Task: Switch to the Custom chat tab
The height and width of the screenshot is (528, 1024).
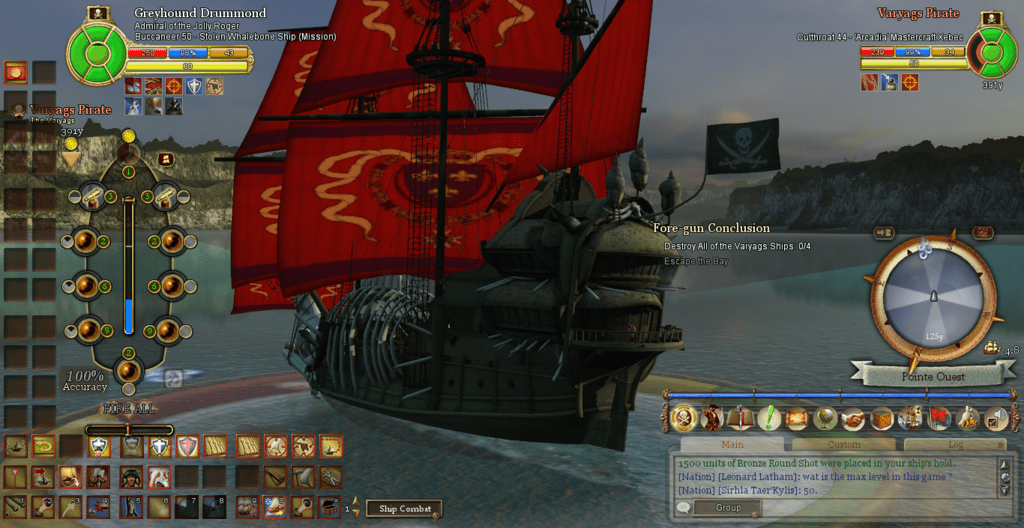Action: [x=844, y=444]
